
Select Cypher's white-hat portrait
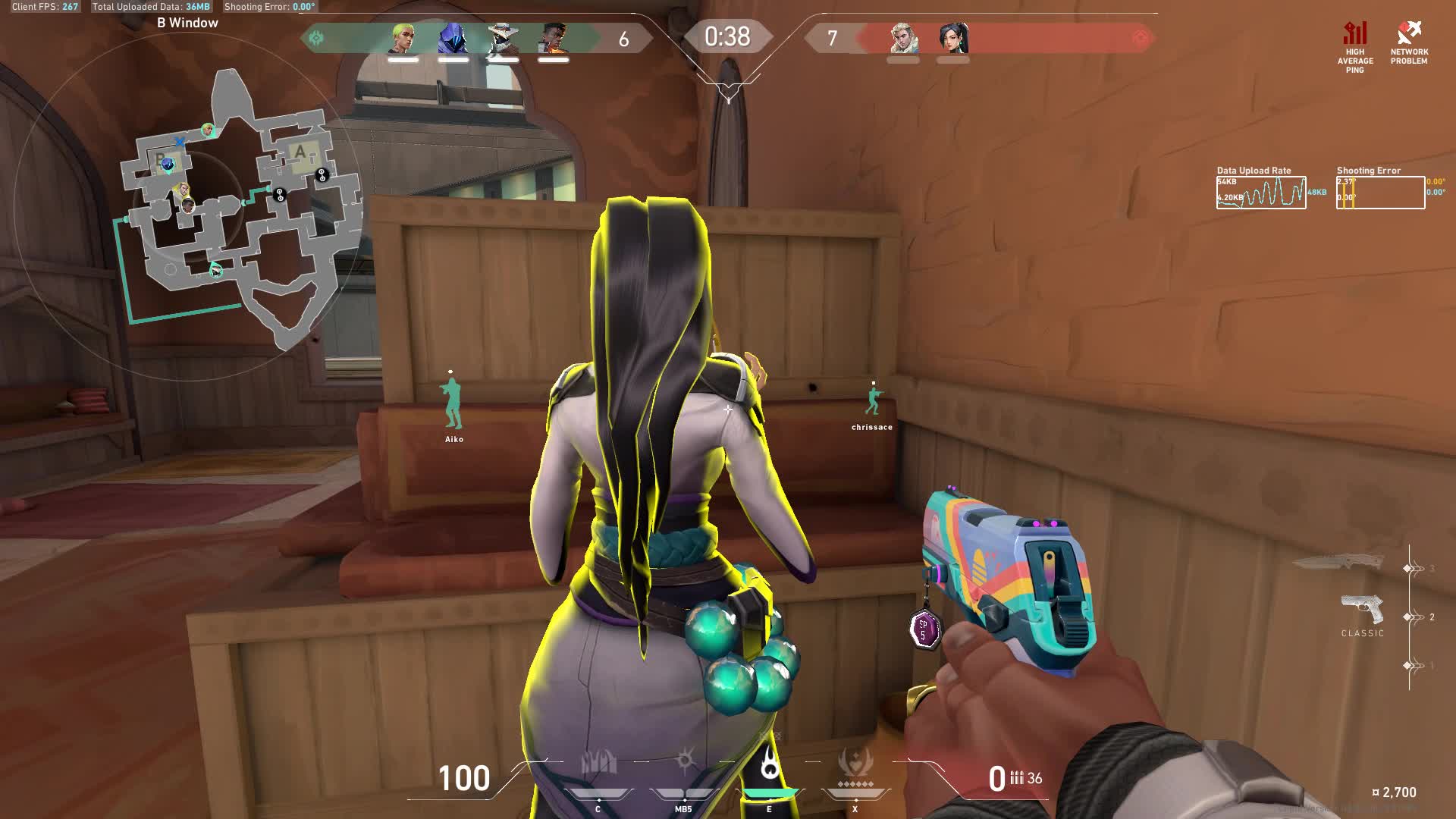(x=502, y=38)
